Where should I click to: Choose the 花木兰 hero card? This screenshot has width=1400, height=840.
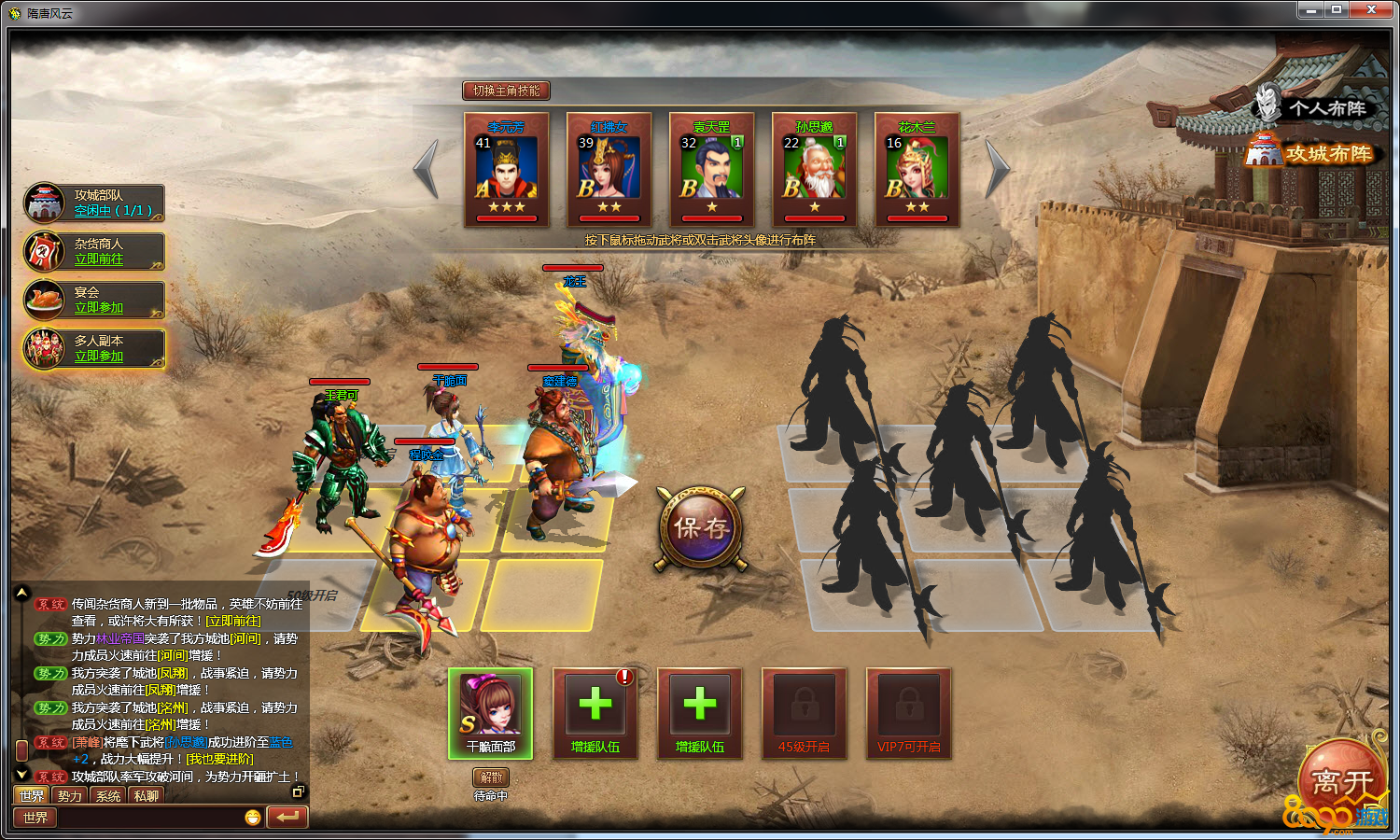917,171
